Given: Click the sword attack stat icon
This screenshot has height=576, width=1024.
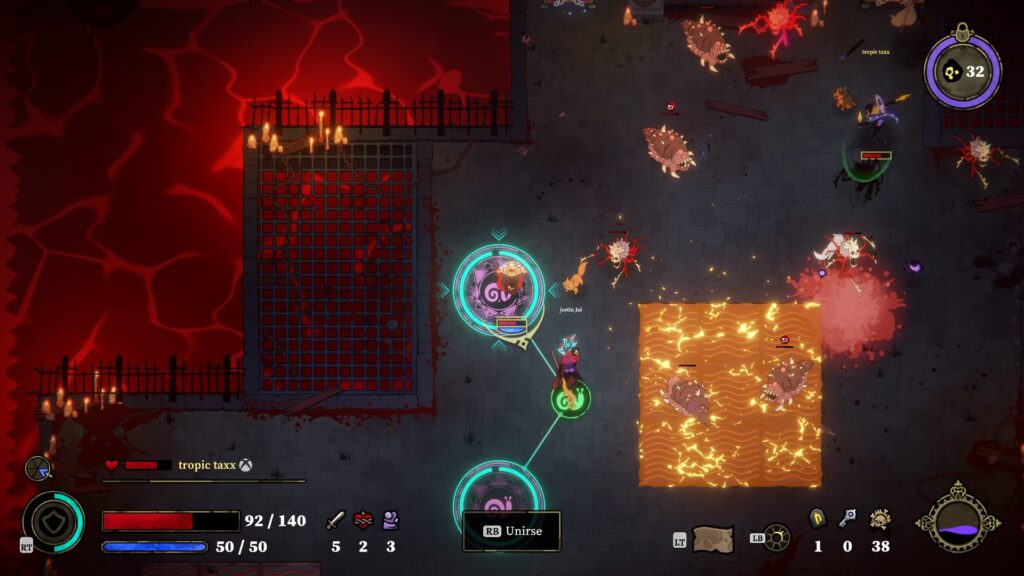Looking at the screenshot, I should [336, 520].
